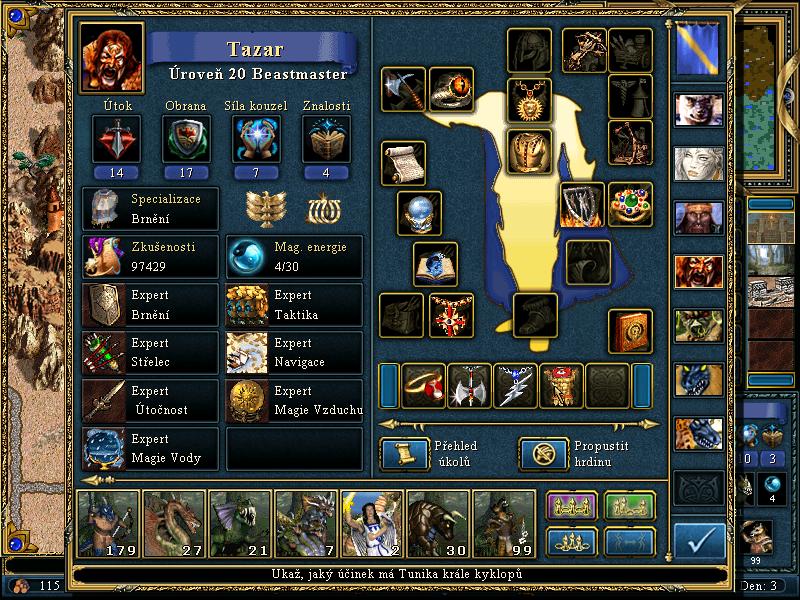Choose the Expert Magie Vzduchu skill
This screenshot has width=800, height=600.
pyautogui.click(x=294, y=401)
